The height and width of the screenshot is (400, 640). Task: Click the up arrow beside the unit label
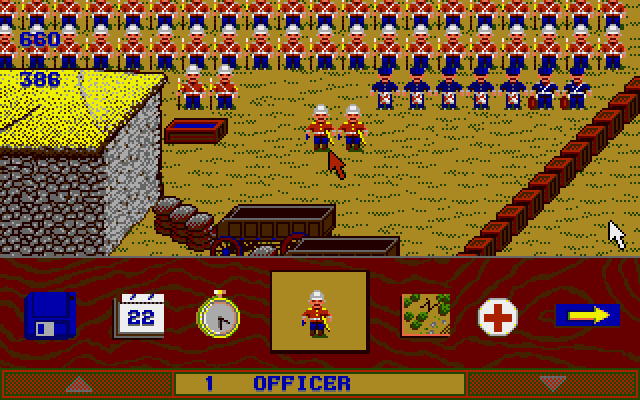tap(78, 384)
